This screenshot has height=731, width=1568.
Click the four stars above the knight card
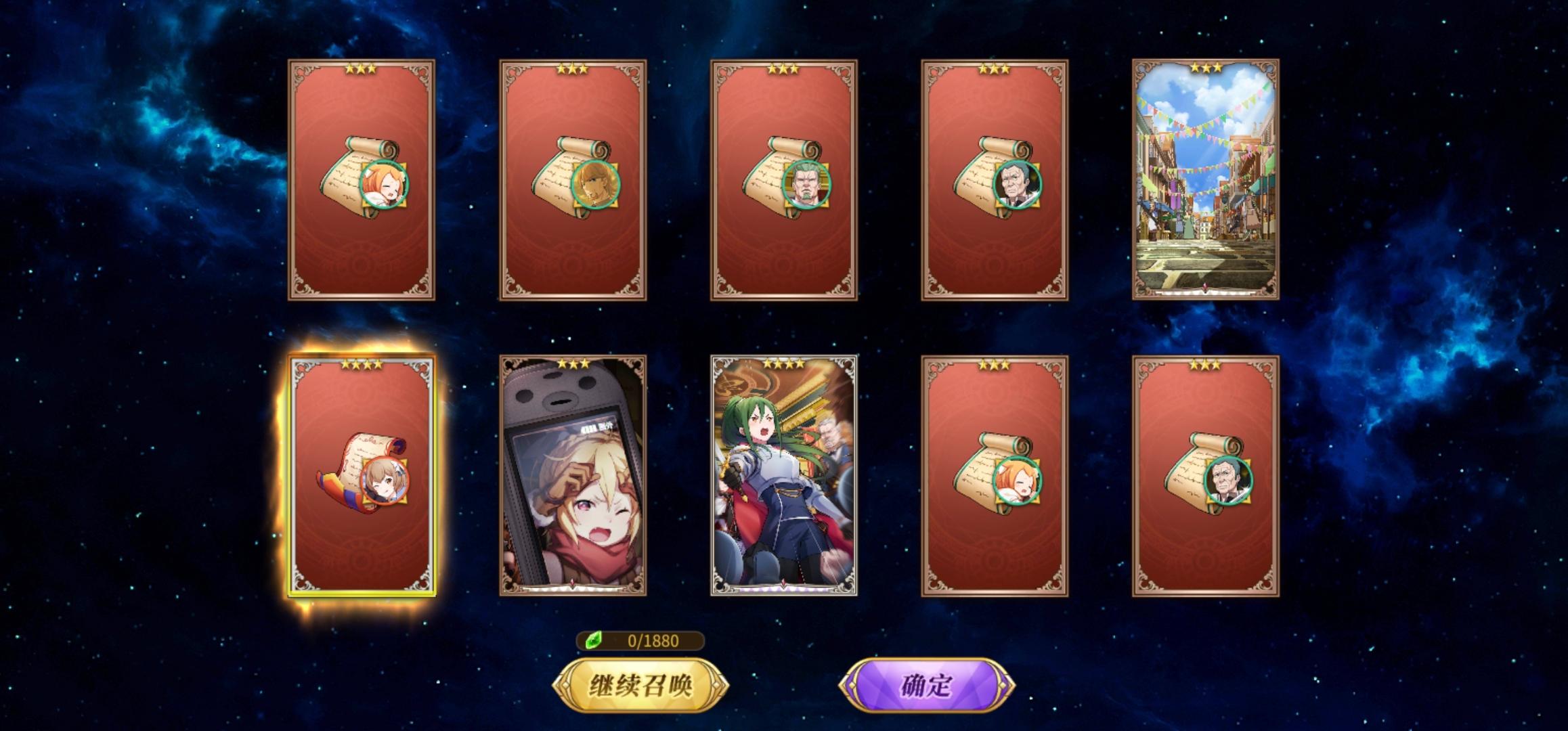pos(783,363)
